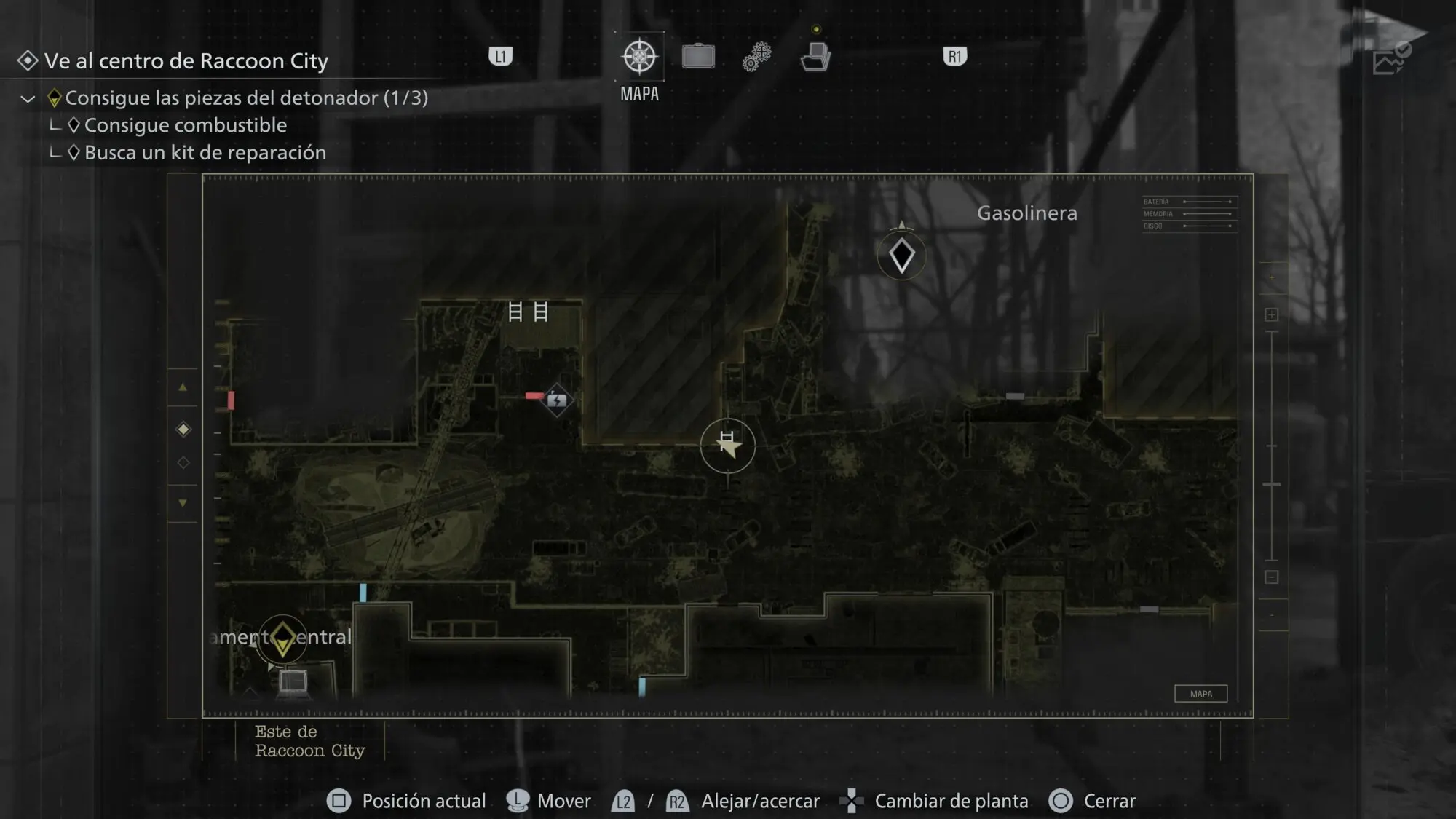
Task: Click the battery item marker on map
Action: pyautogui.click(x=557, y=400)
